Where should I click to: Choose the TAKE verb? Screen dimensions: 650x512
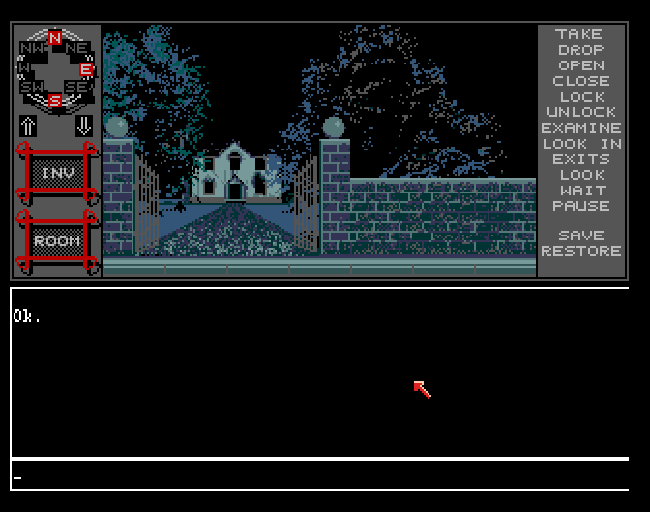[x=581, y=34]
